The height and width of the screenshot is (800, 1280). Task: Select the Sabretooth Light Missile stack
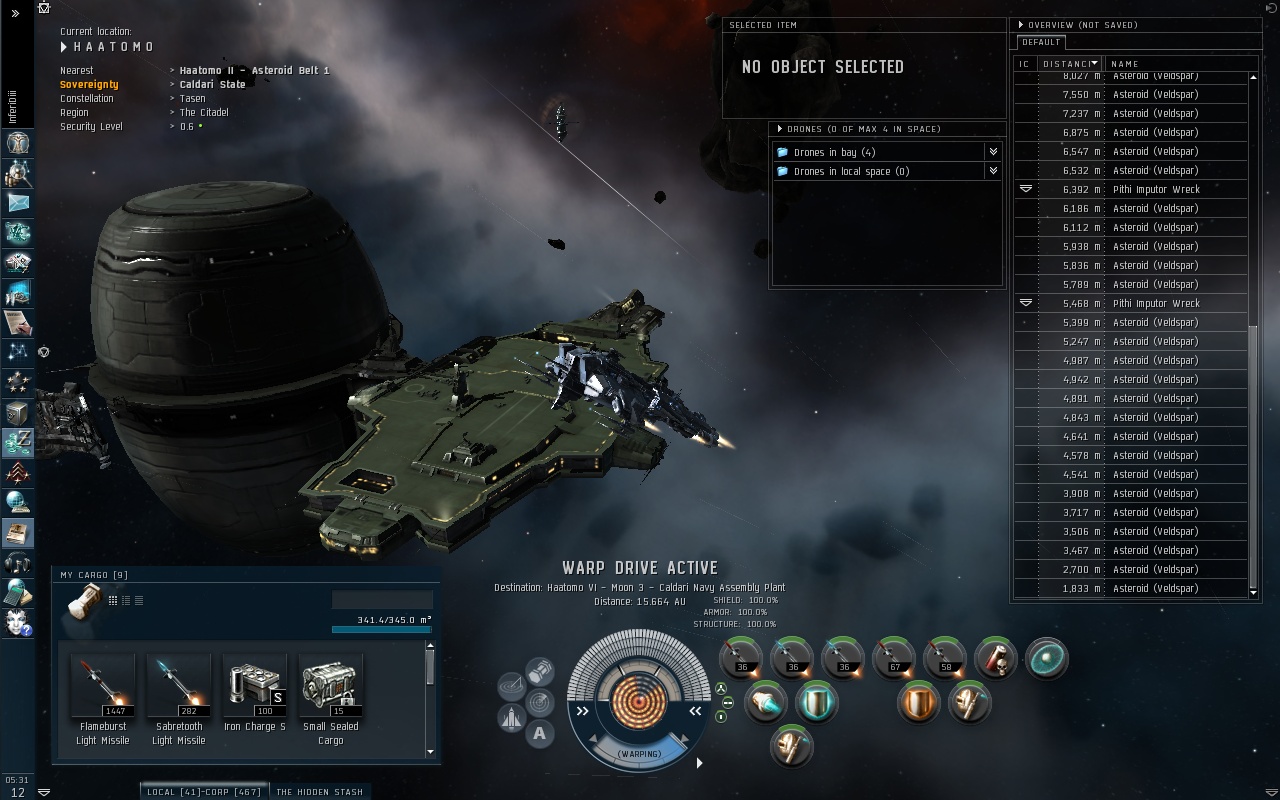tap(178, 687)
